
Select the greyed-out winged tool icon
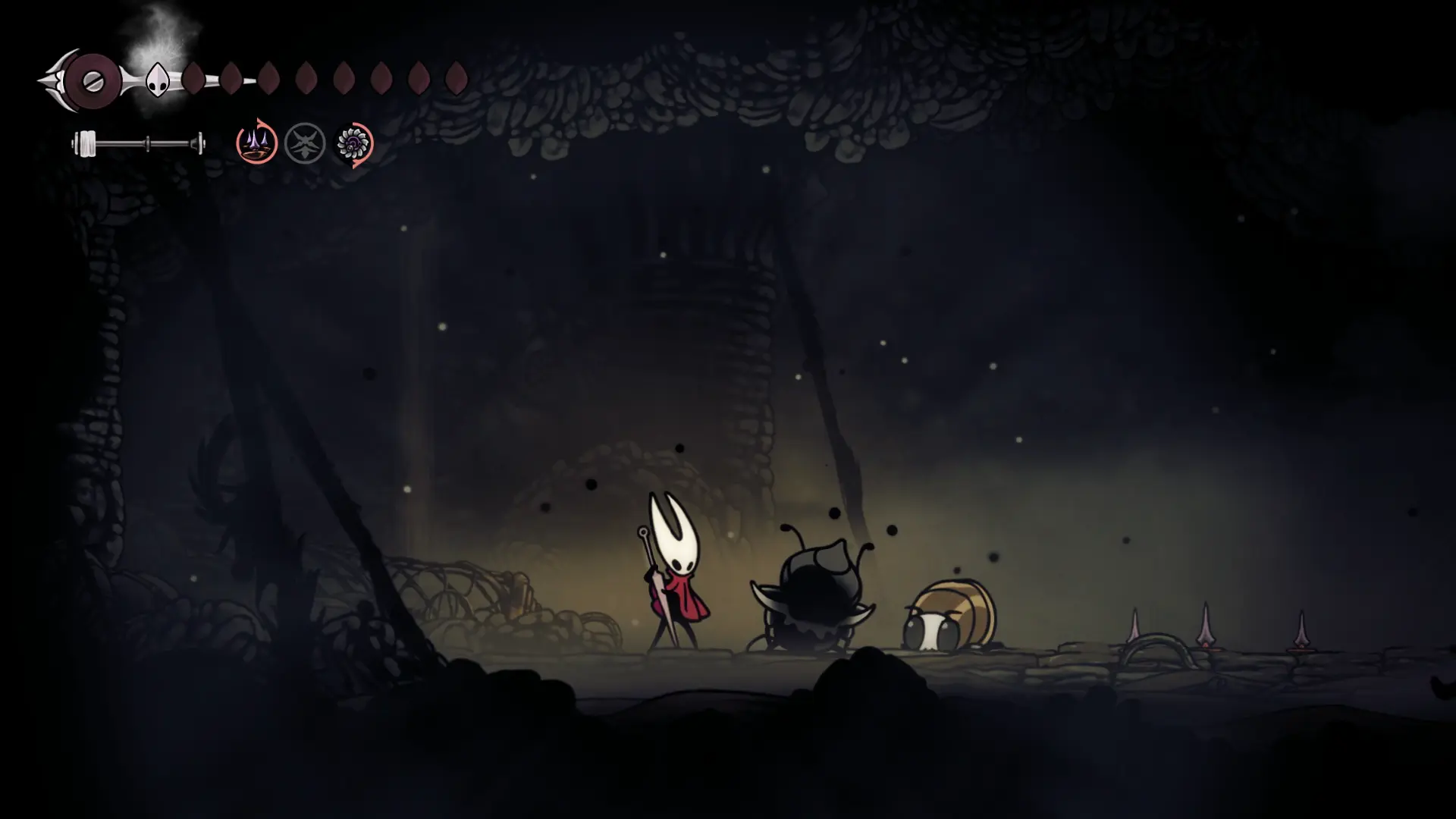(x=305, y=143)
